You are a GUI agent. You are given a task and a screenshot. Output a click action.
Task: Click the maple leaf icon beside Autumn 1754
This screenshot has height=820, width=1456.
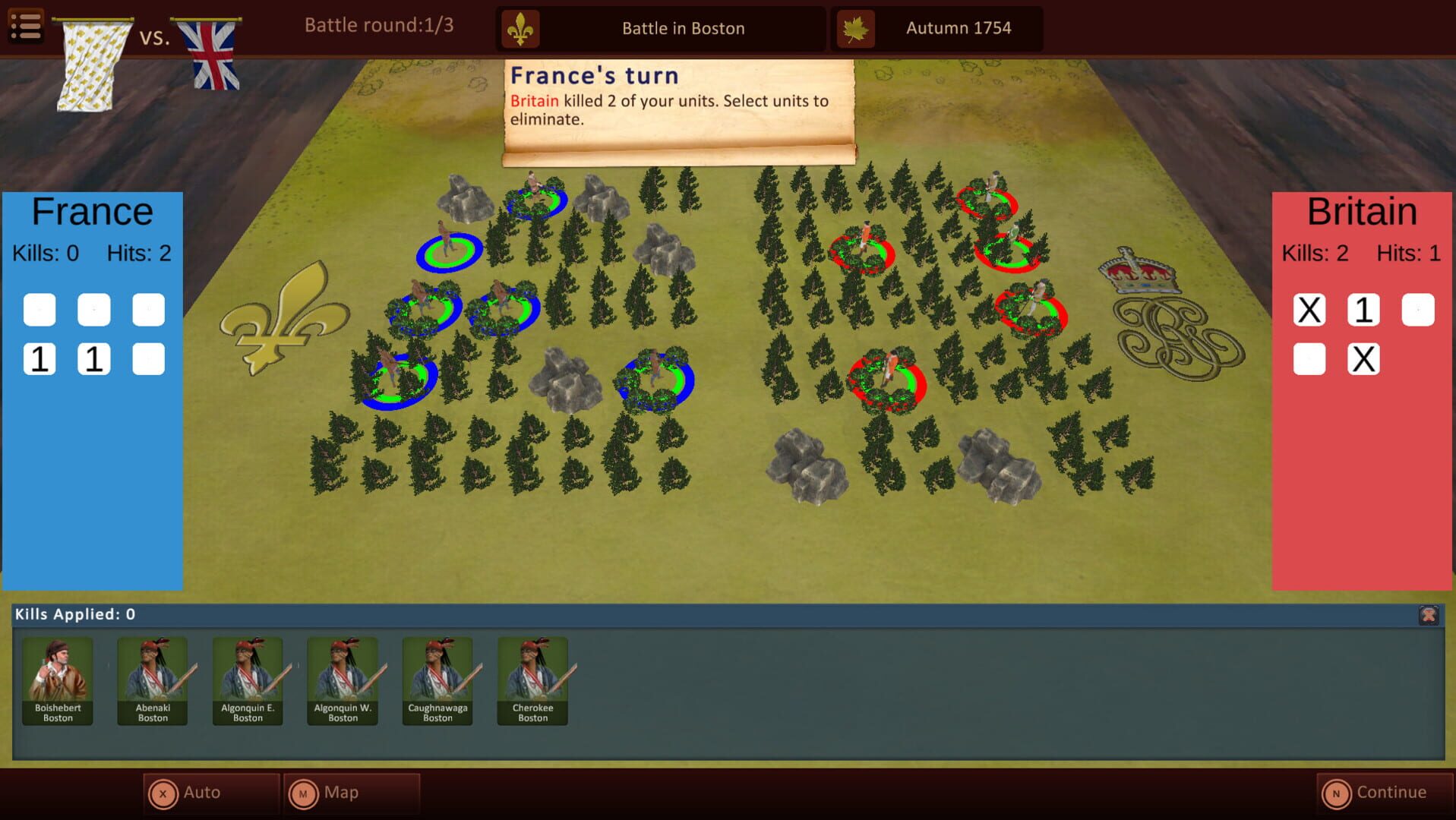[855, 28]
